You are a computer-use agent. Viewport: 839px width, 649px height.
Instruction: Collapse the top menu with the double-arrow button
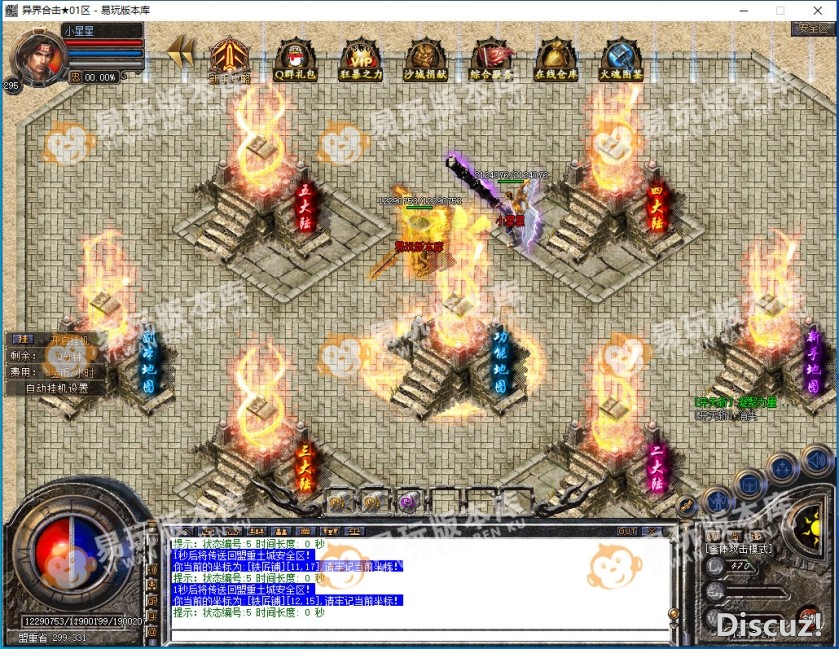point(181,51)
